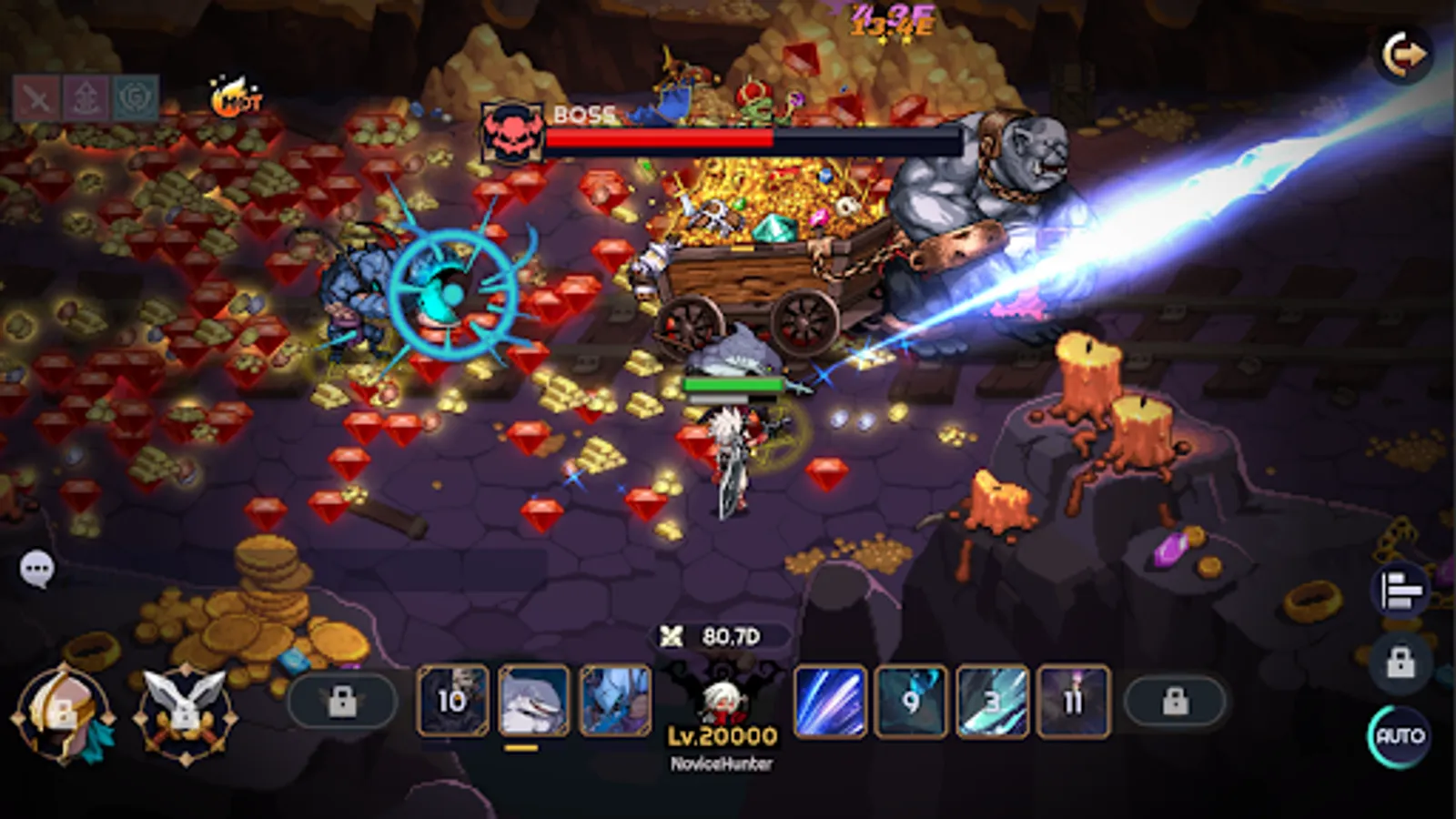Expand the skeleton pet slot showing 10
Image resolution: width=1456 pixels, height=819 pixels.
coord(452,701)
